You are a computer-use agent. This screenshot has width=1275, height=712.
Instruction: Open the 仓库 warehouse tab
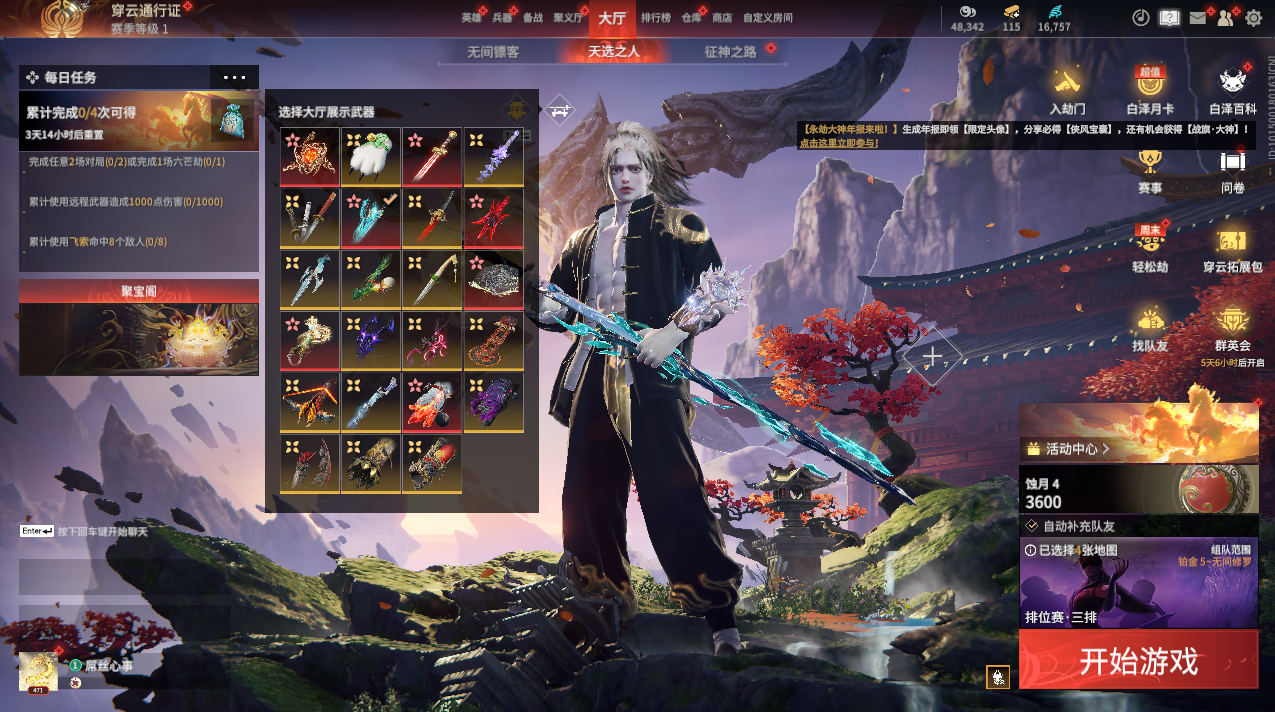coord(691,18)
